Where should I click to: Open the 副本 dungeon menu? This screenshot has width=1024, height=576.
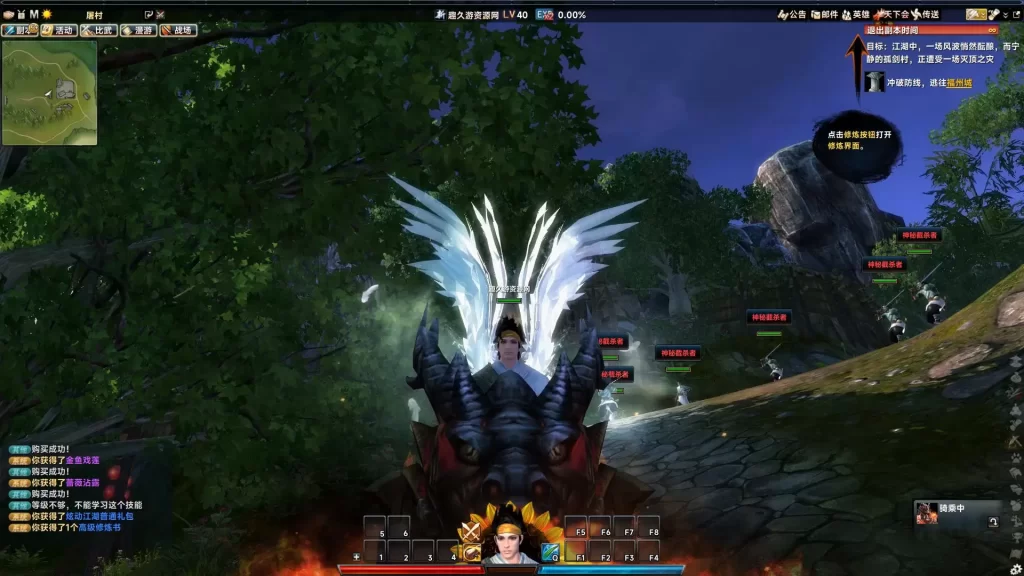tap(20, 30)
